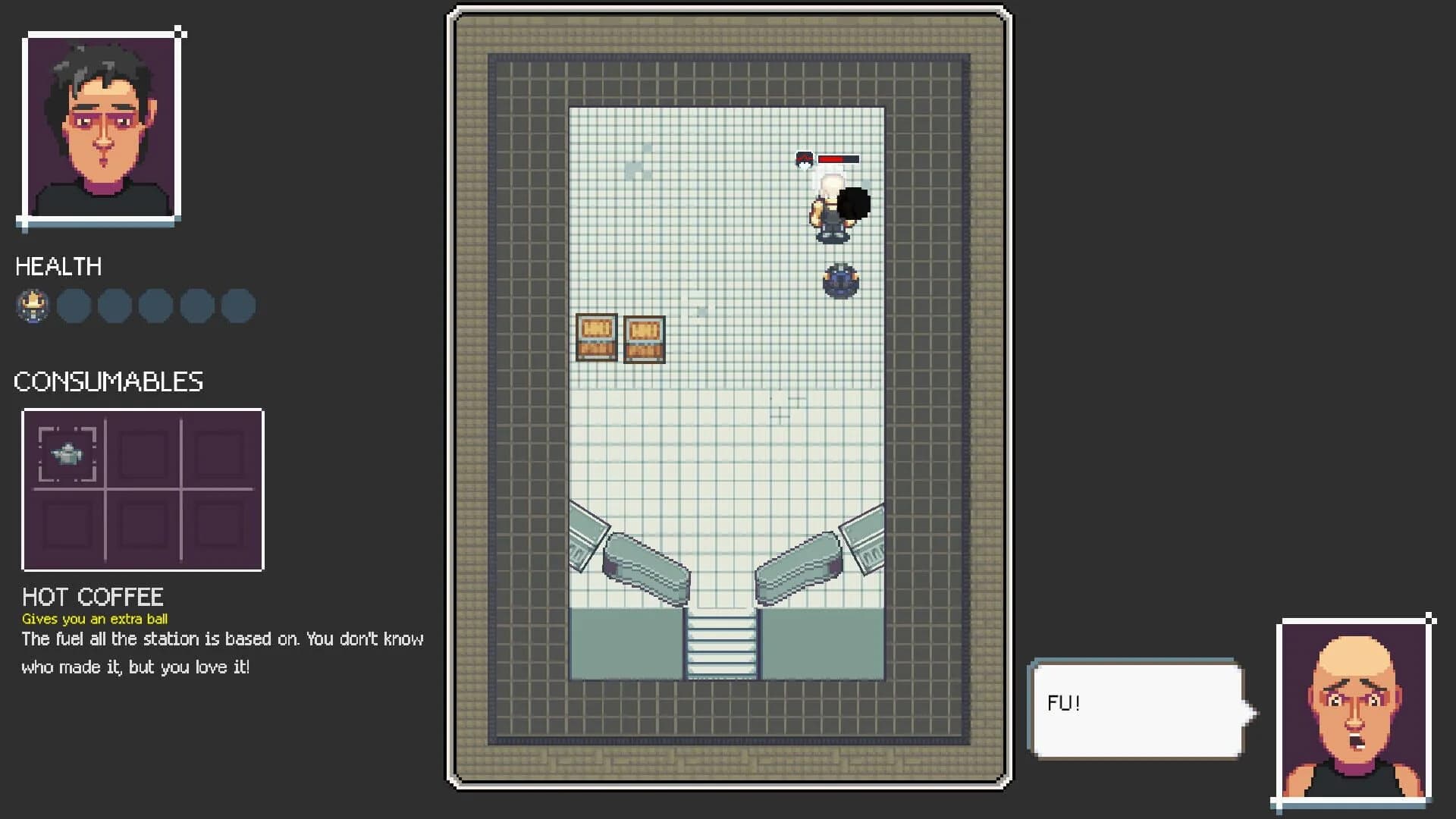Viewport: 1456px width, 819px height.
Task: Select the yellow 'Gives you an extra ball' text
Action: [x=96, y=619]
